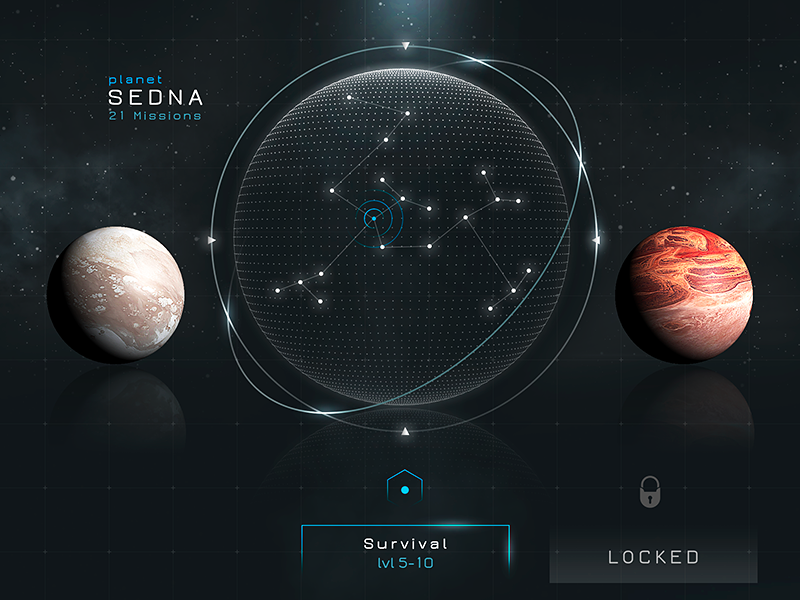Click the top arrow on the orbit ring

[405, 46]
